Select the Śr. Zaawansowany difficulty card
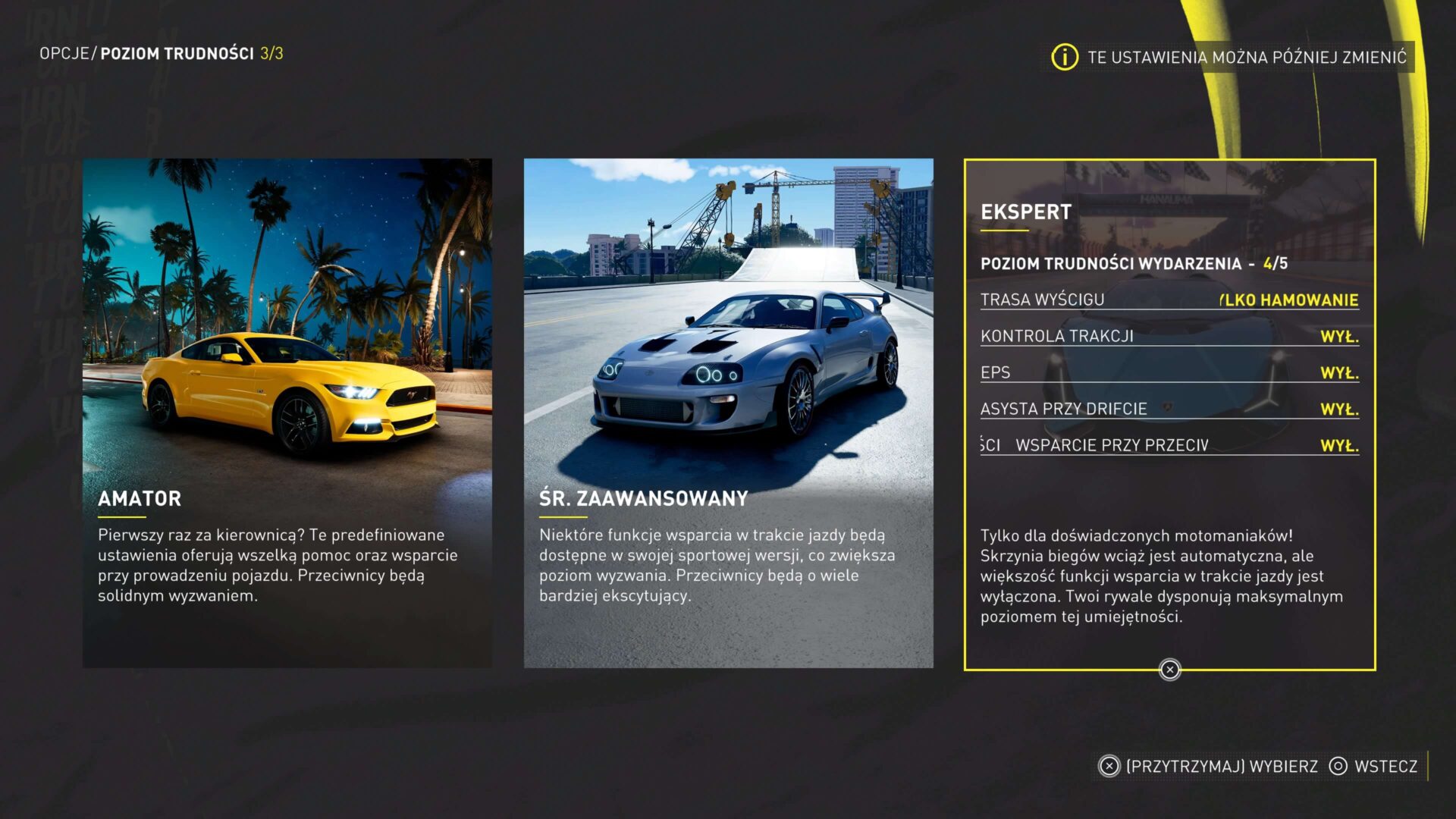 [728, 413]
